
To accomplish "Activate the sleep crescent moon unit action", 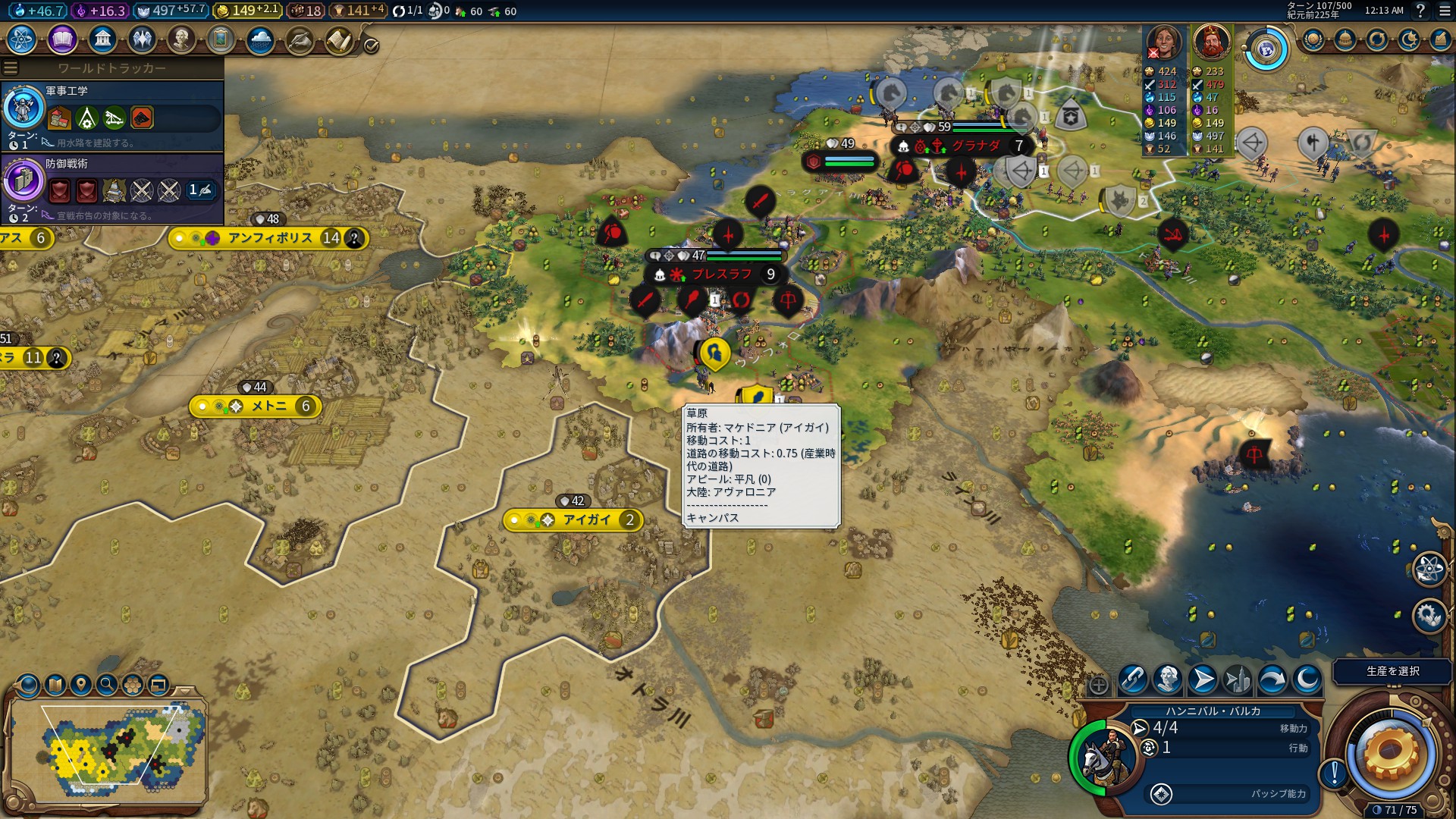I will [1307, 679].
